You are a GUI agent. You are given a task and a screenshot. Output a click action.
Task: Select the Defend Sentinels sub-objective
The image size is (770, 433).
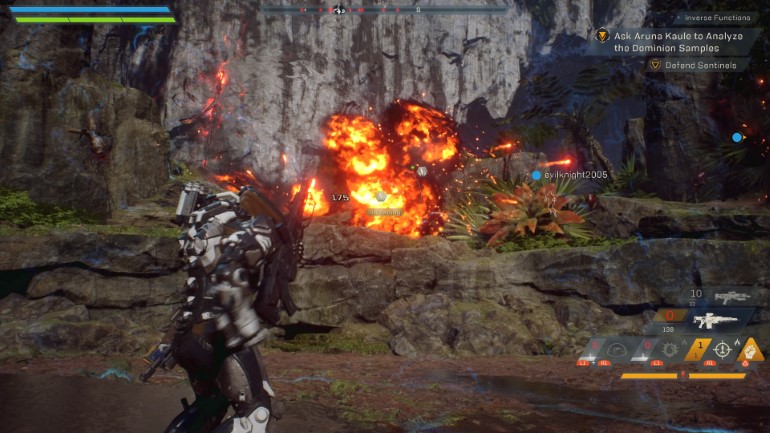click(x=698, y=65)
